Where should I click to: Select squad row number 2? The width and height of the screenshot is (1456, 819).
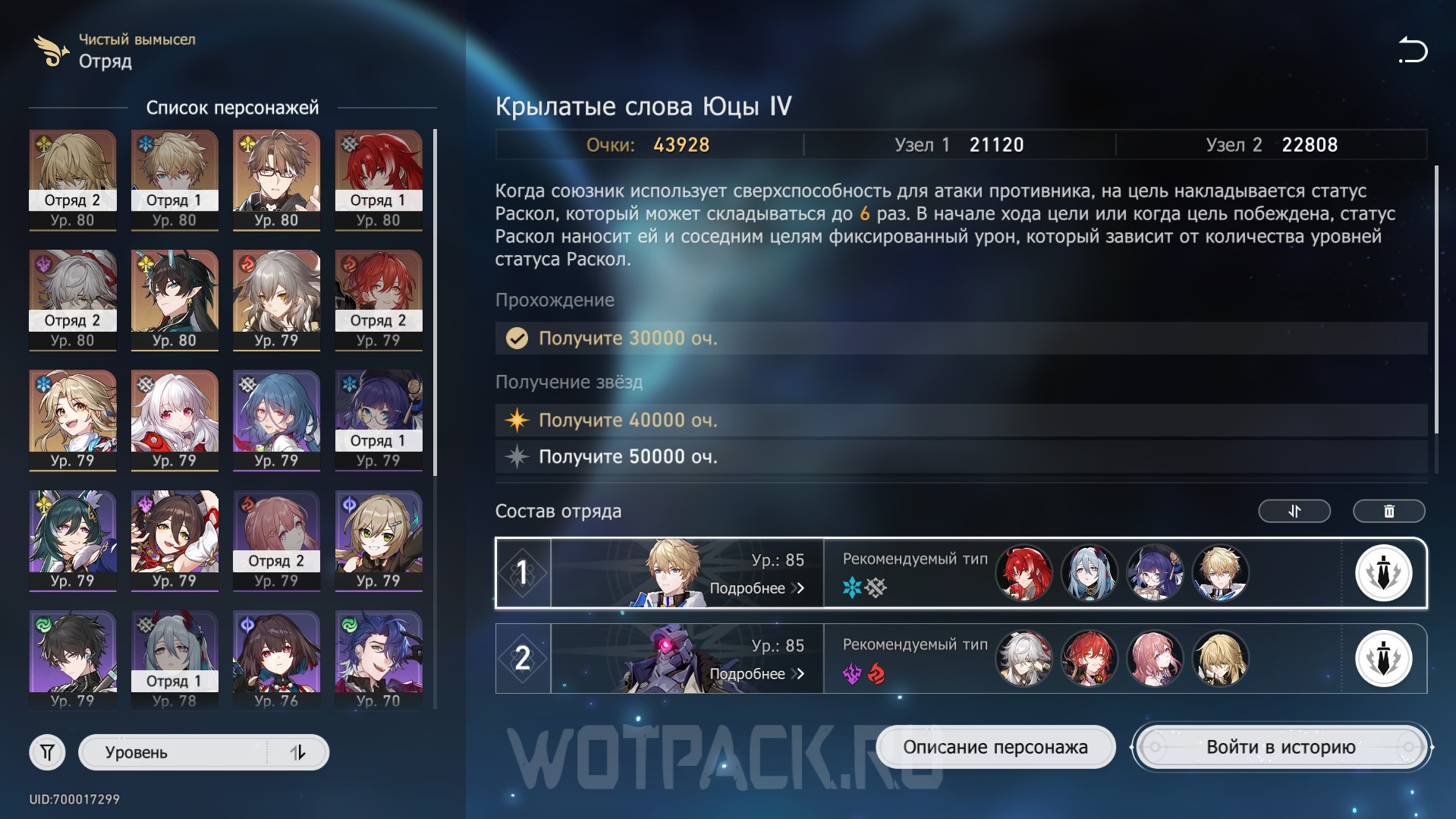[523, 658]
